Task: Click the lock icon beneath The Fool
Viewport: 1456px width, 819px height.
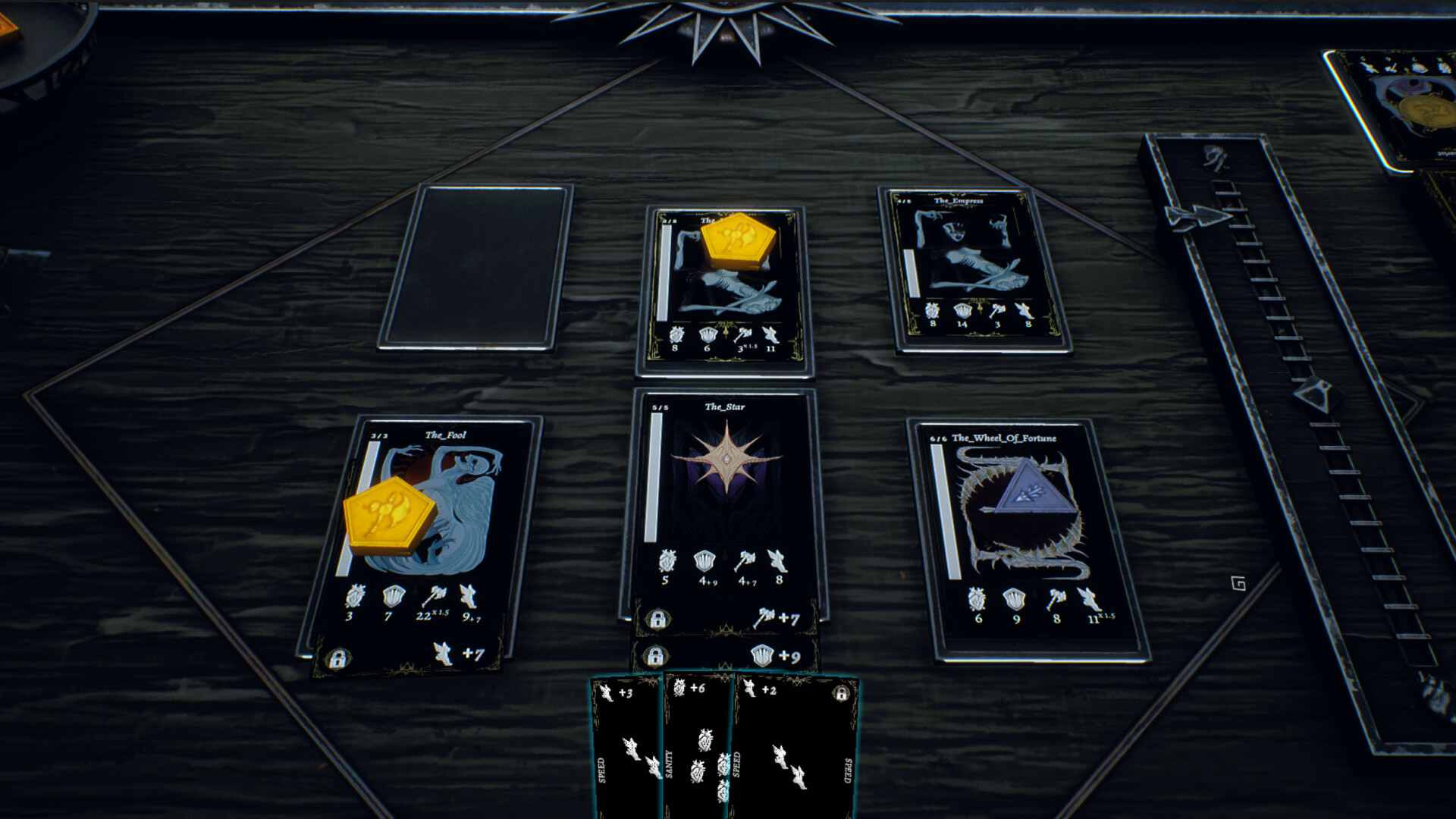Action: (337, 658)
